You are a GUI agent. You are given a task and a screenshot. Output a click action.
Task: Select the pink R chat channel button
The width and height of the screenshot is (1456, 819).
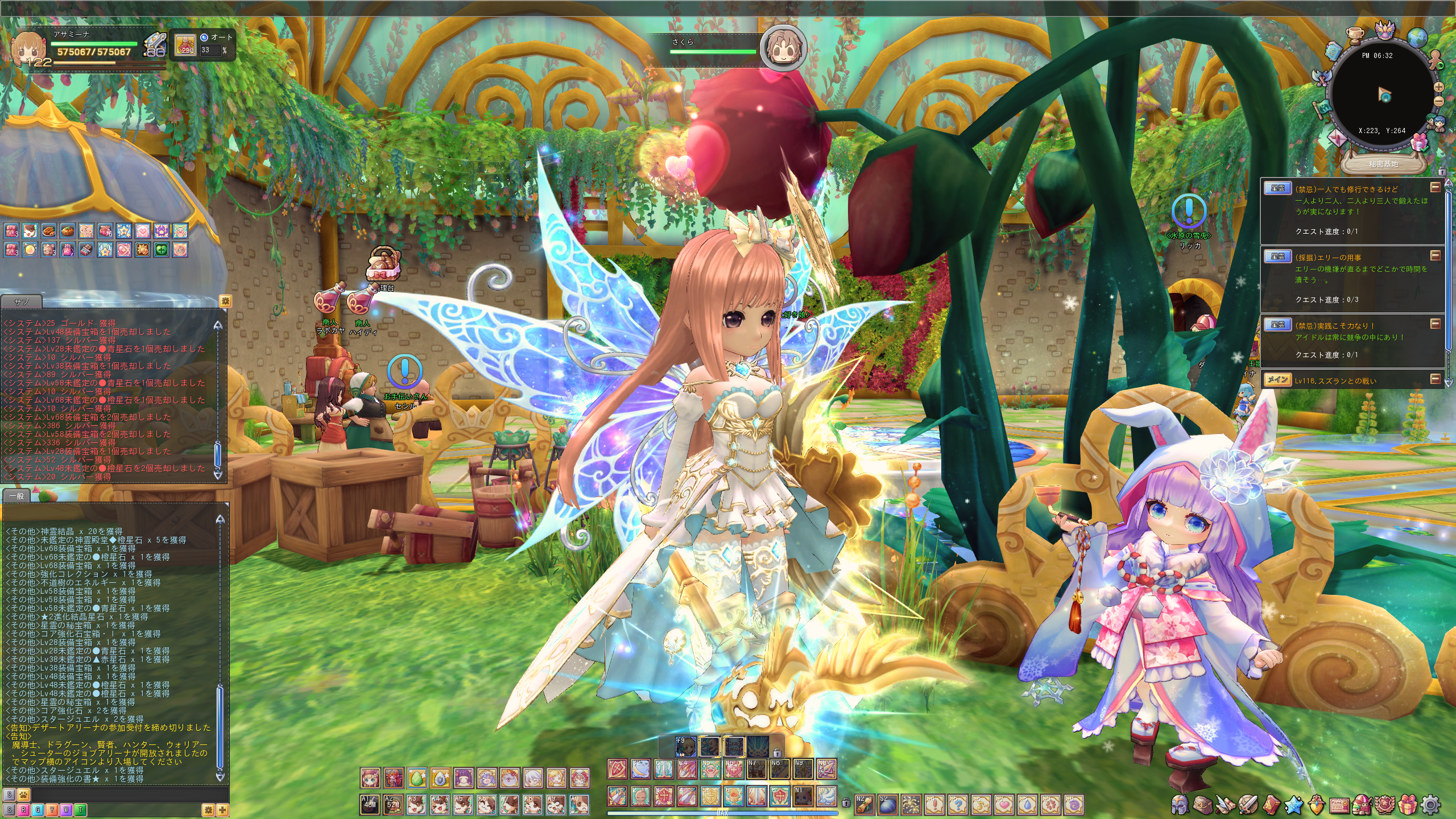[x=23, y=810]
